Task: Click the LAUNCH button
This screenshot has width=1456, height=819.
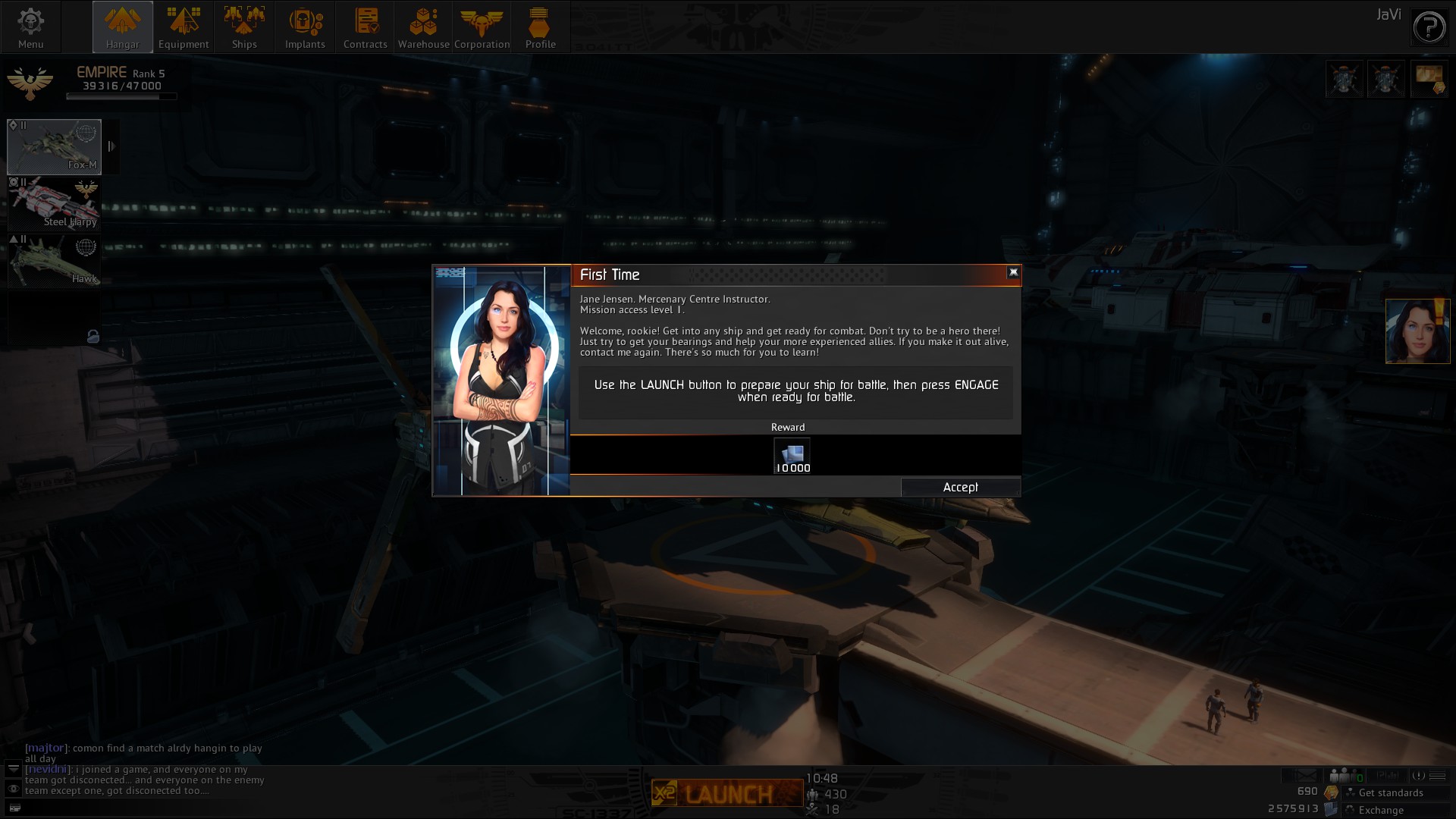Action: [x=727, y=793]
